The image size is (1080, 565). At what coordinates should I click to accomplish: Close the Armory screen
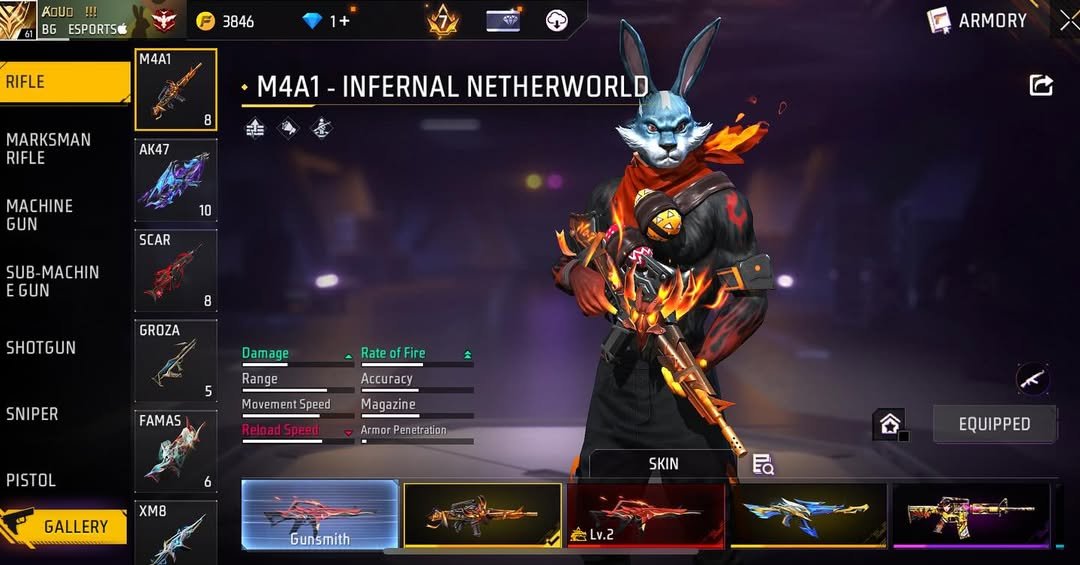(1068, 20)
